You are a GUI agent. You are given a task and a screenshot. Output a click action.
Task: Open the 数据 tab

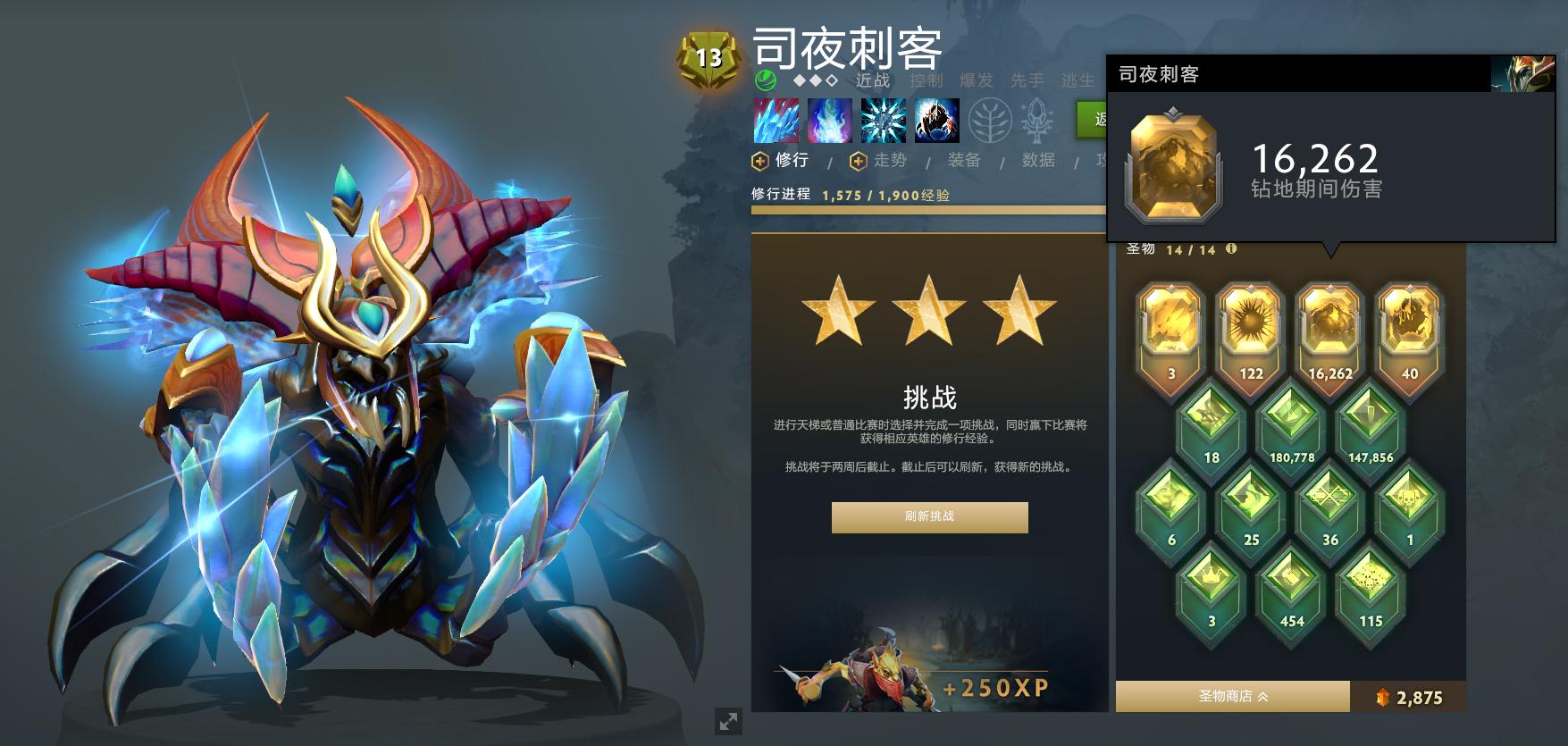[x=1039, y=161]
